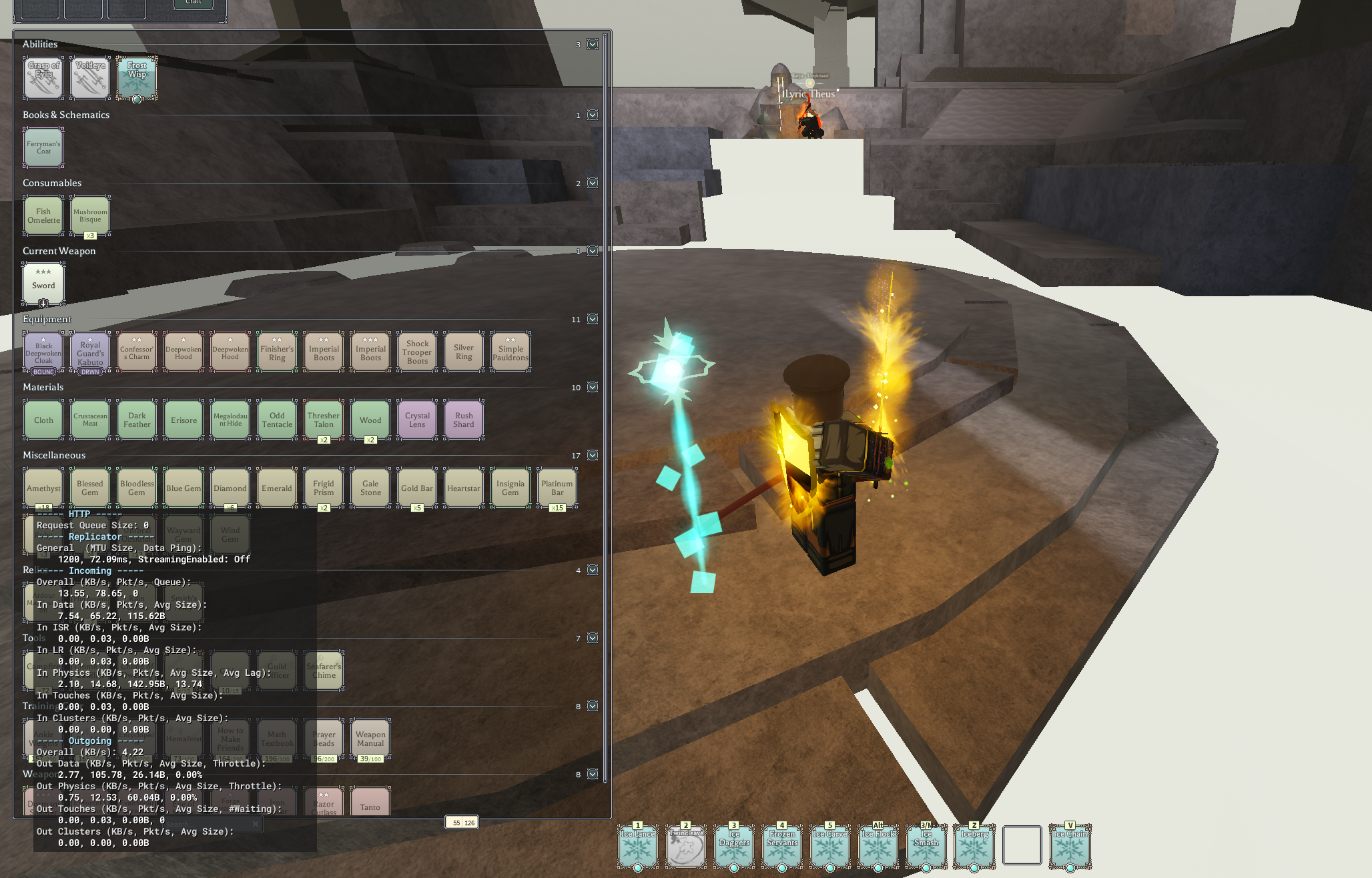Select the Sword in Current Weapon

pos(43,284)
